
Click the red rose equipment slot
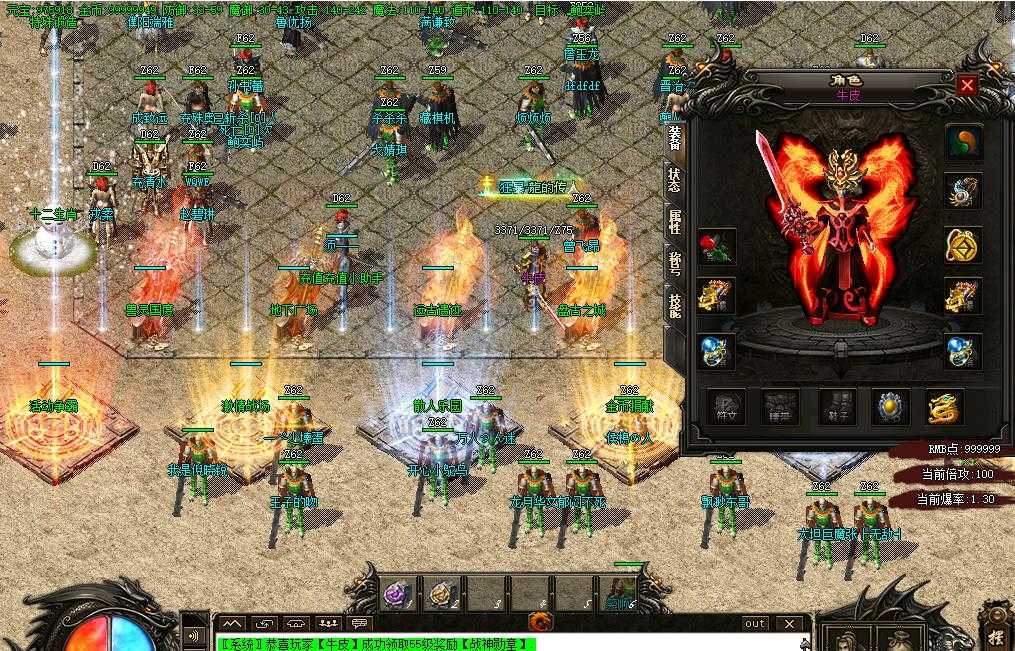(716, 246)
